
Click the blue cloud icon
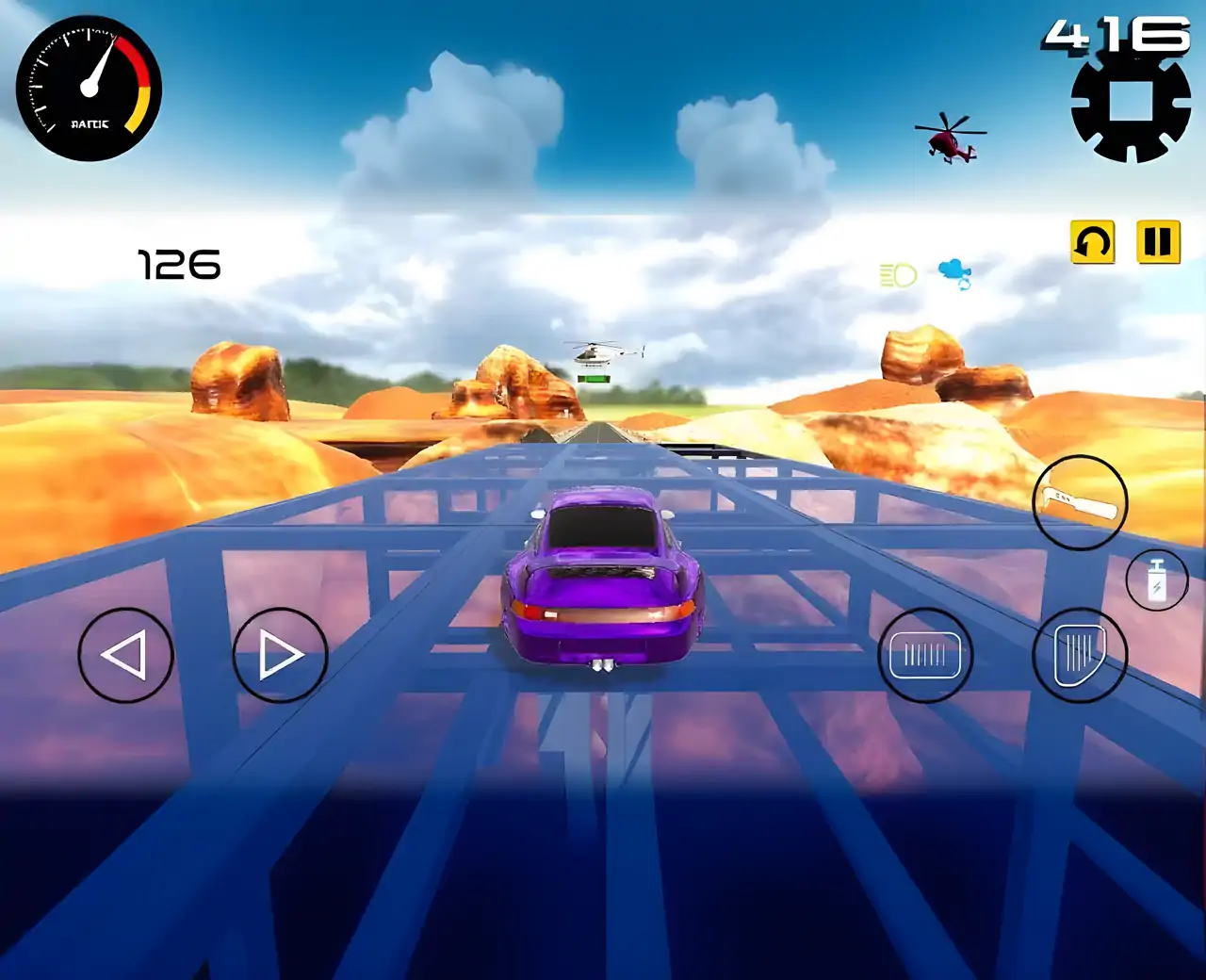point(954,273)
